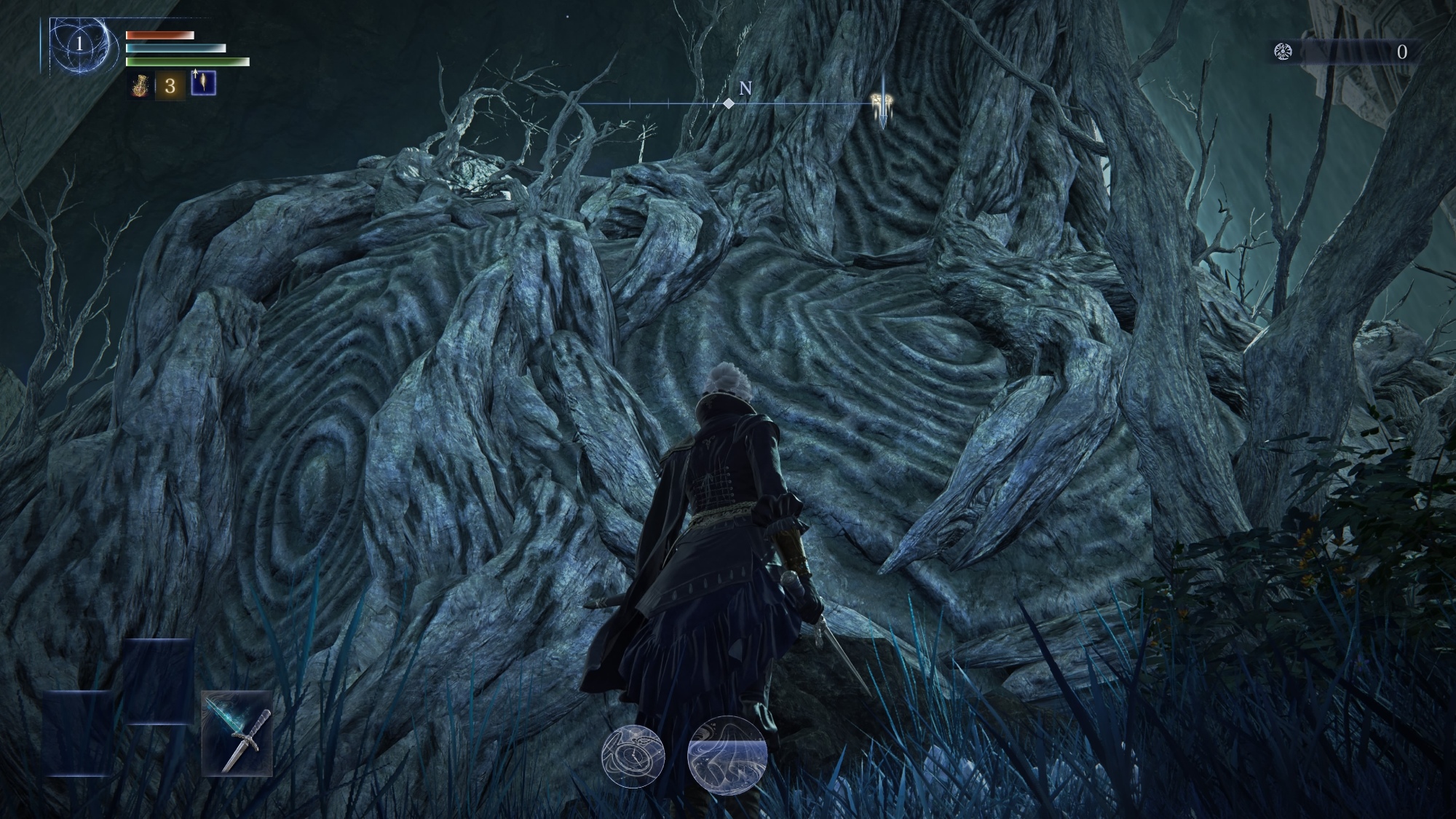Activate the pocket watch character skill
This screenshot has height=819, width=1456.
point(633,756)
